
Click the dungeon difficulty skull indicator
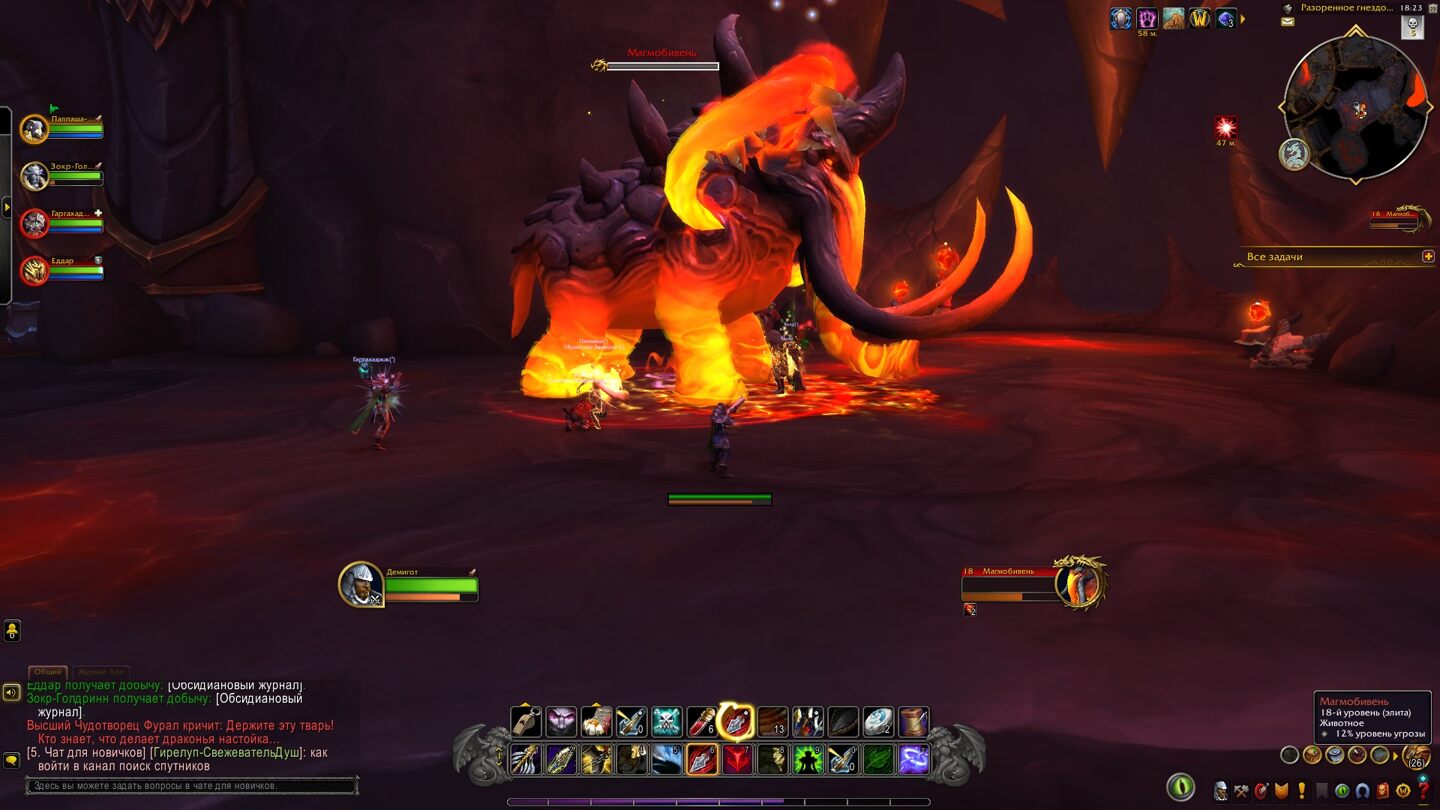(1413, 27)
